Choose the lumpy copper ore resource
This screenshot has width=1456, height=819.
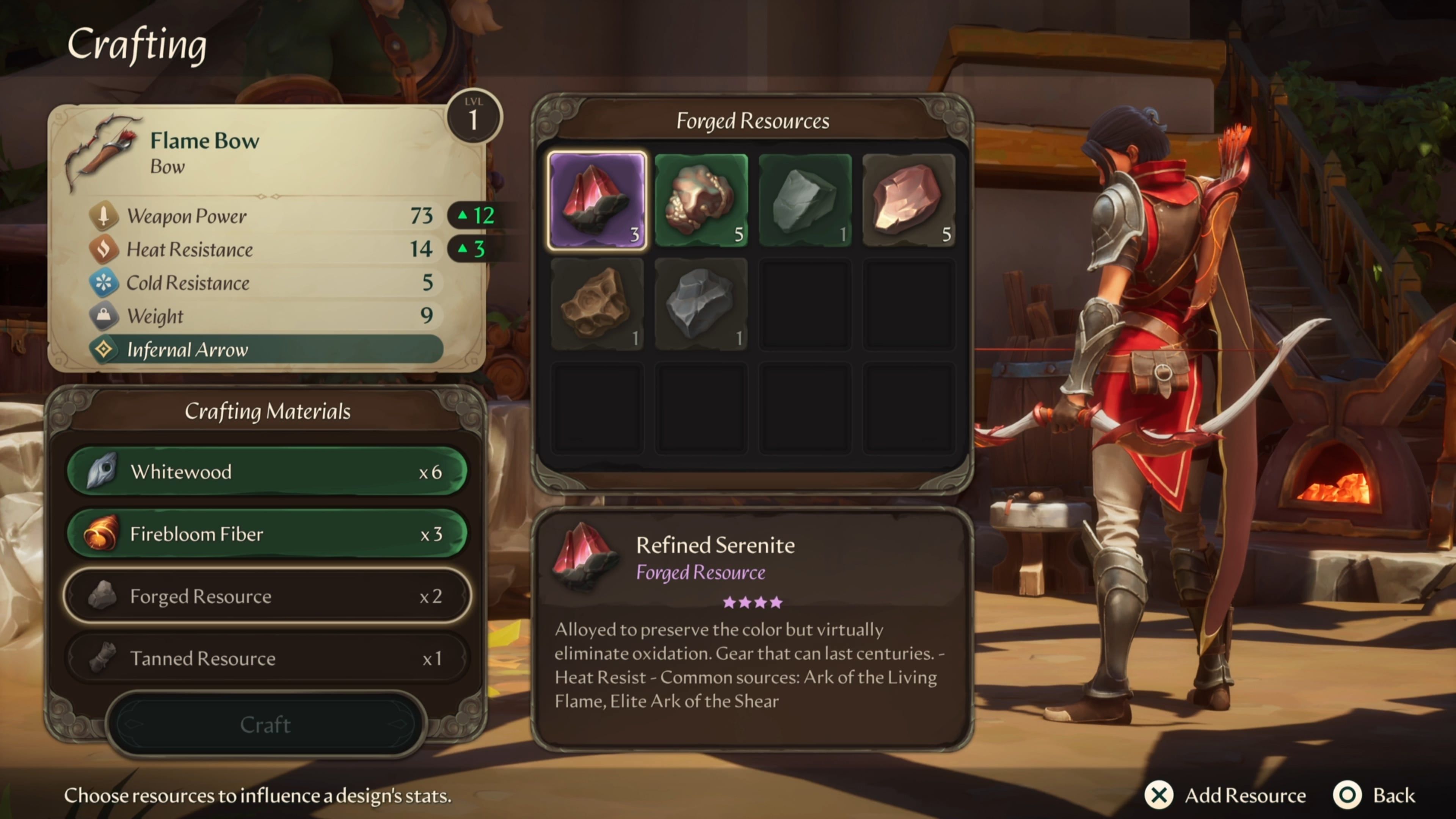pyautogui.click(x=701, y=200)
